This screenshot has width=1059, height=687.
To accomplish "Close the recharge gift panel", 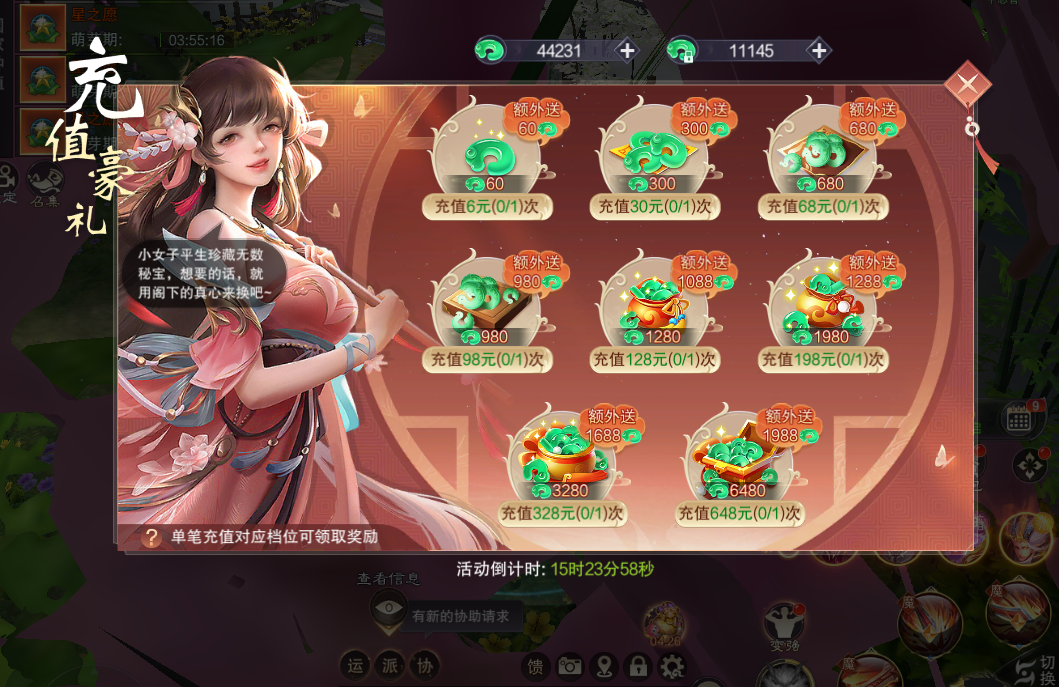I will (x=967, y=86).
